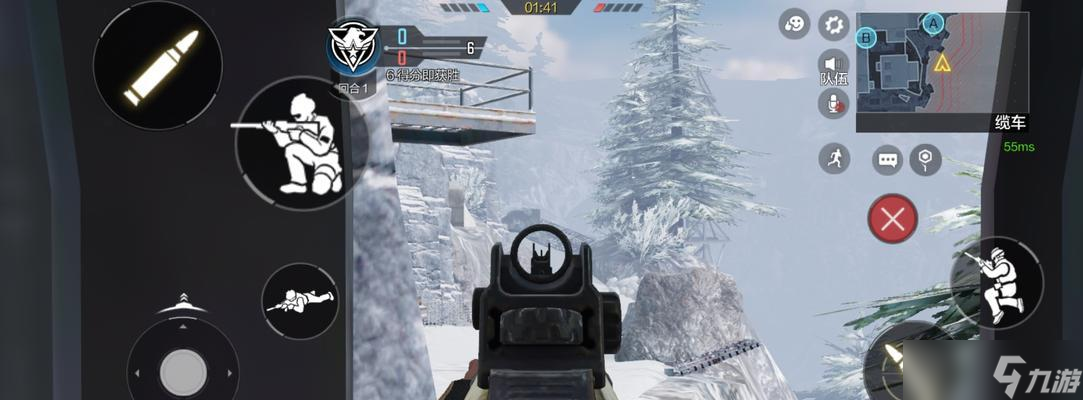Open the emoji sticker menu
This screenshot has width=1083, height=400.
tap(796, 25)
